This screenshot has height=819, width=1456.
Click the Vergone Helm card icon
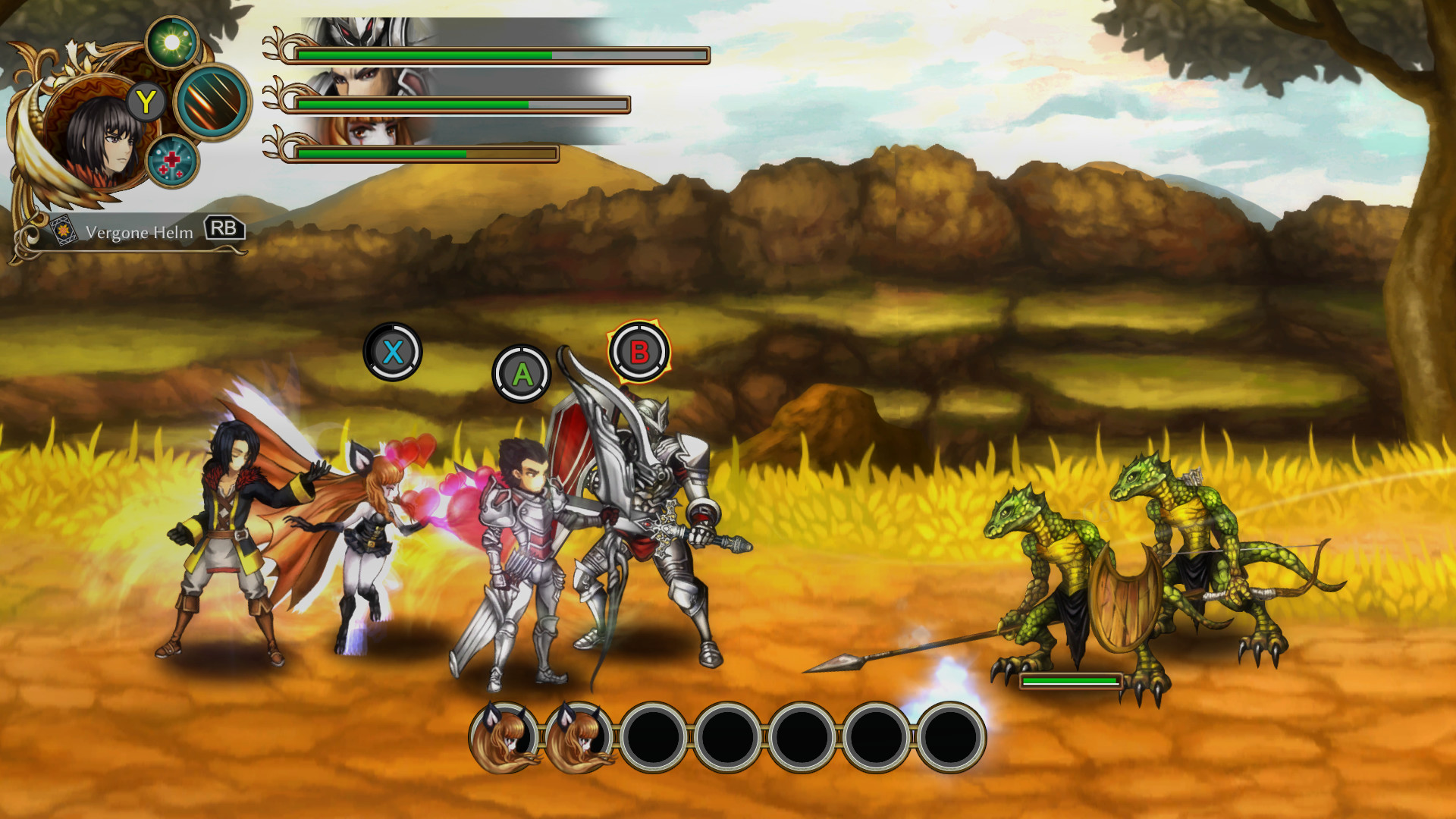pos(64,232)
